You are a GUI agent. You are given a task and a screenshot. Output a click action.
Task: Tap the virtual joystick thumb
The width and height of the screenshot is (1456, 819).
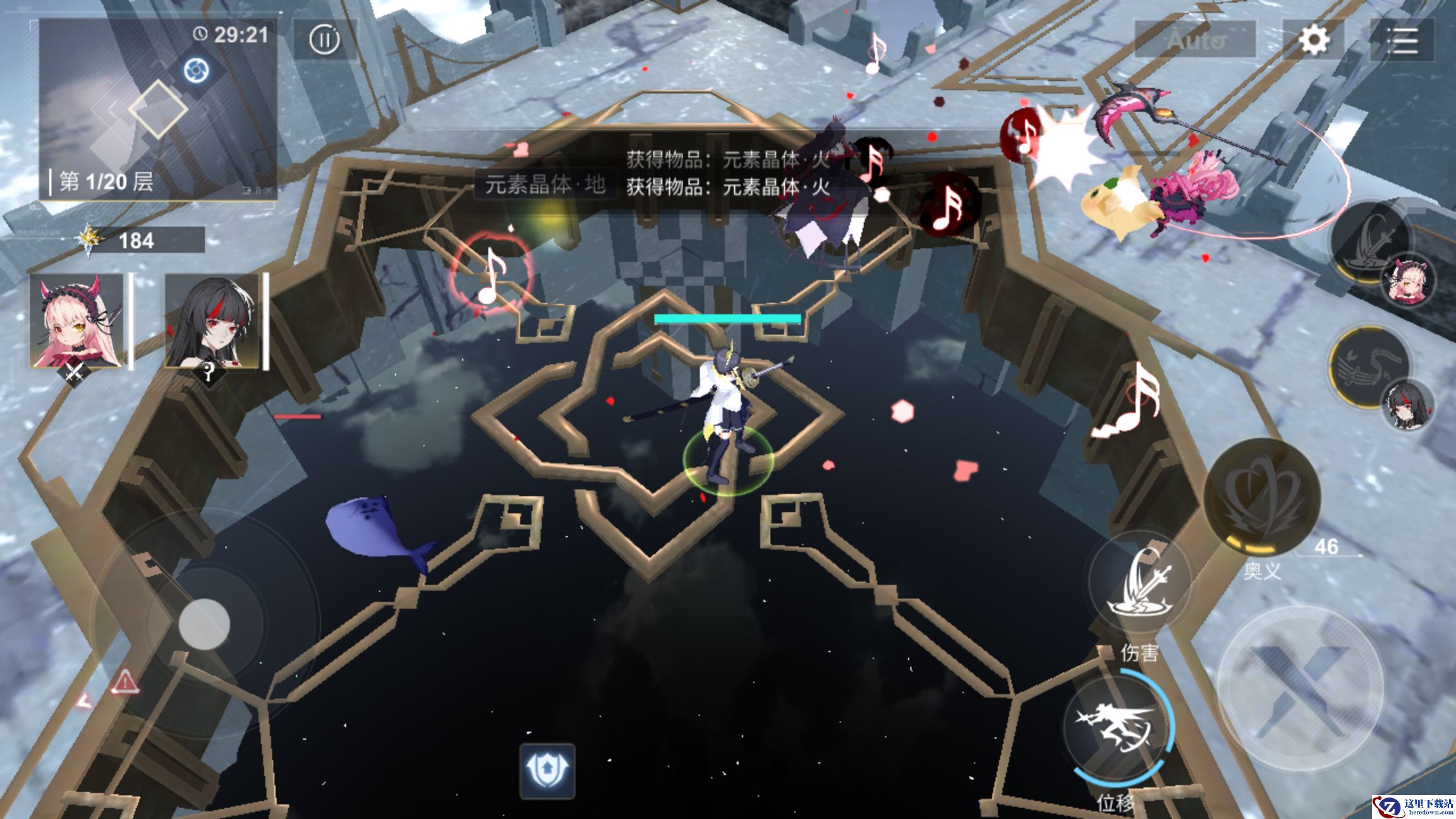tap(203, 624)
